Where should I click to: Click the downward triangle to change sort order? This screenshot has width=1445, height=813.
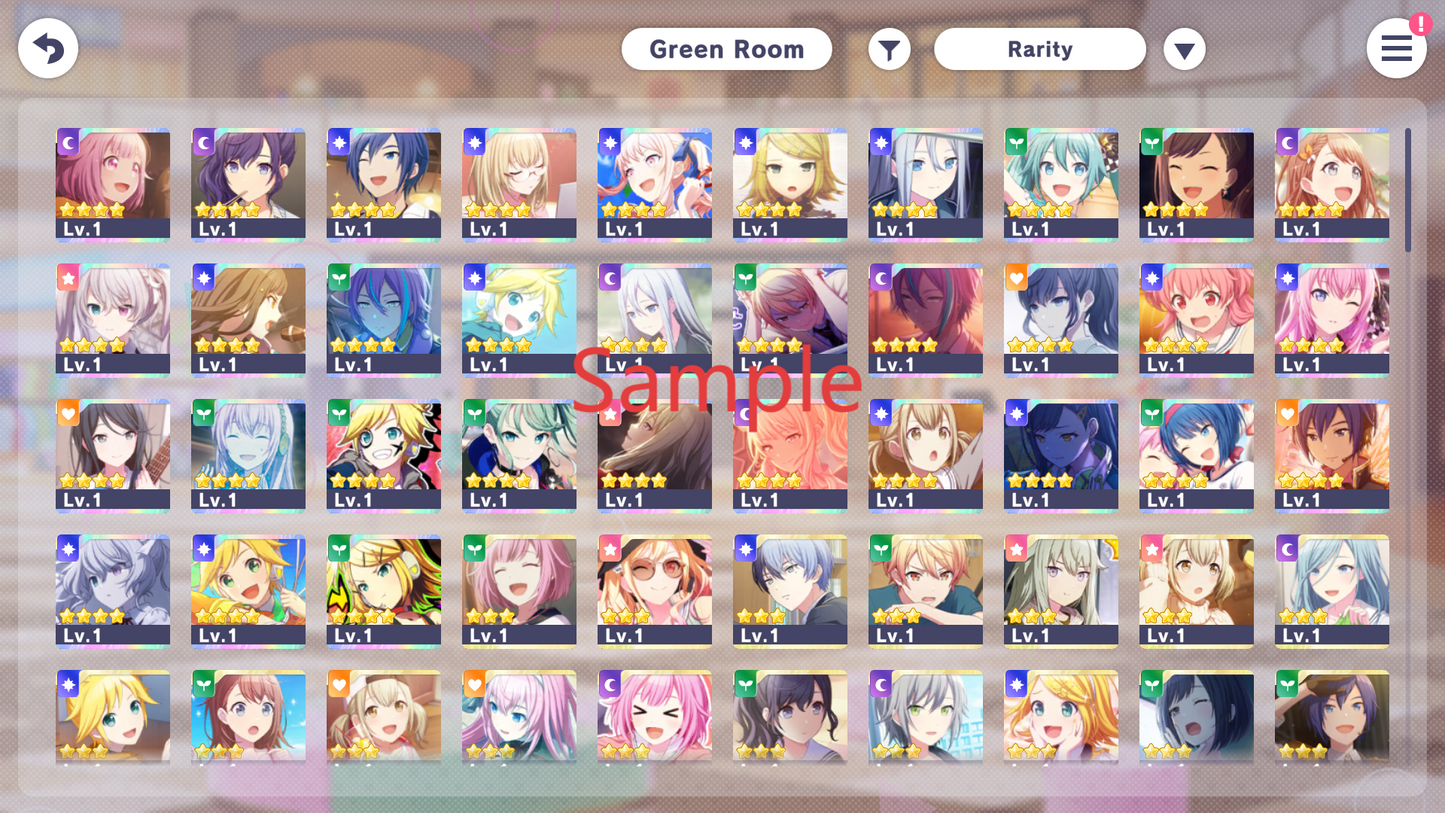click(1185, 48)
